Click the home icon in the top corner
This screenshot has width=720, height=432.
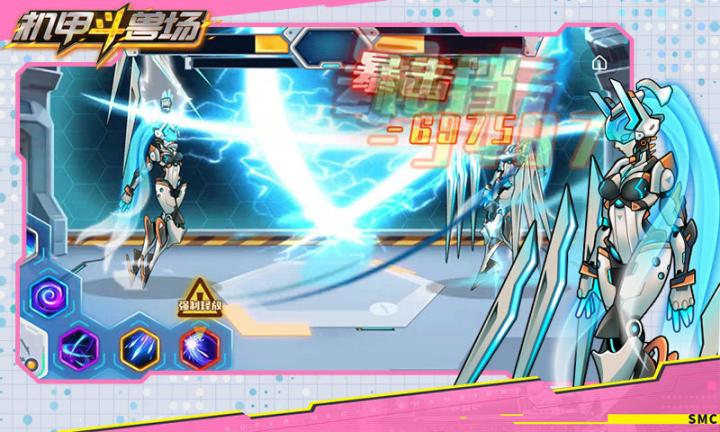[x=598, y=62]
